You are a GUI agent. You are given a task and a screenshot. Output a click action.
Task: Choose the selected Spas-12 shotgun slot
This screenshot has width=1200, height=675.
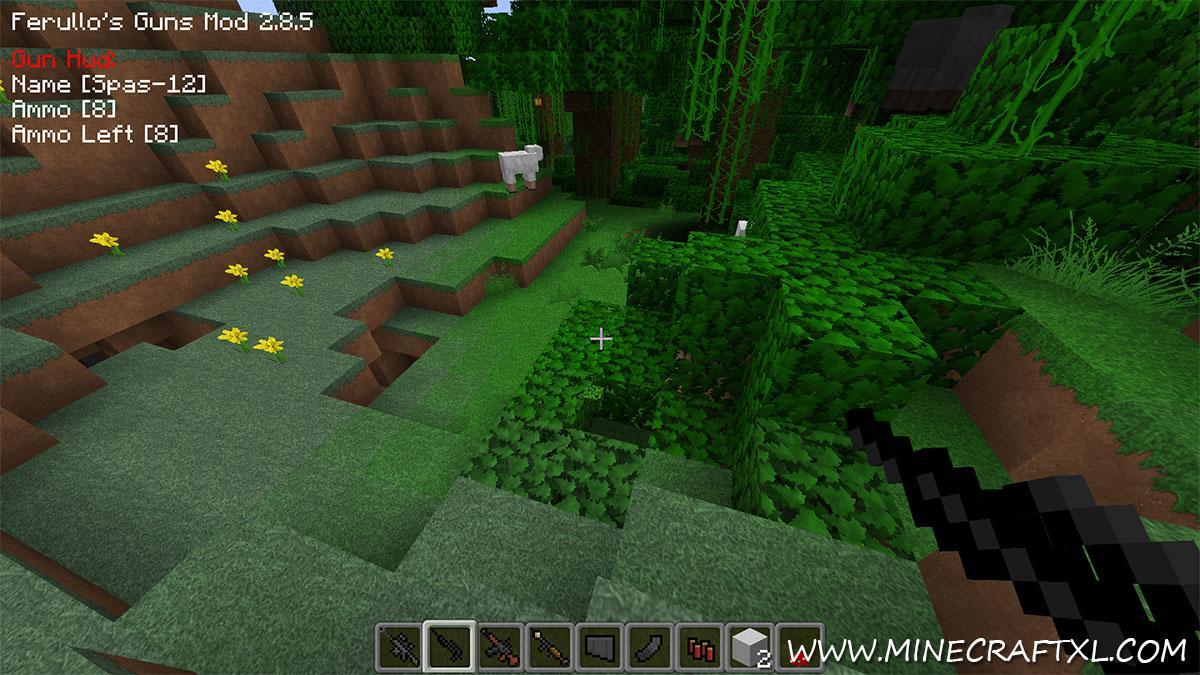tap(448, 648)
